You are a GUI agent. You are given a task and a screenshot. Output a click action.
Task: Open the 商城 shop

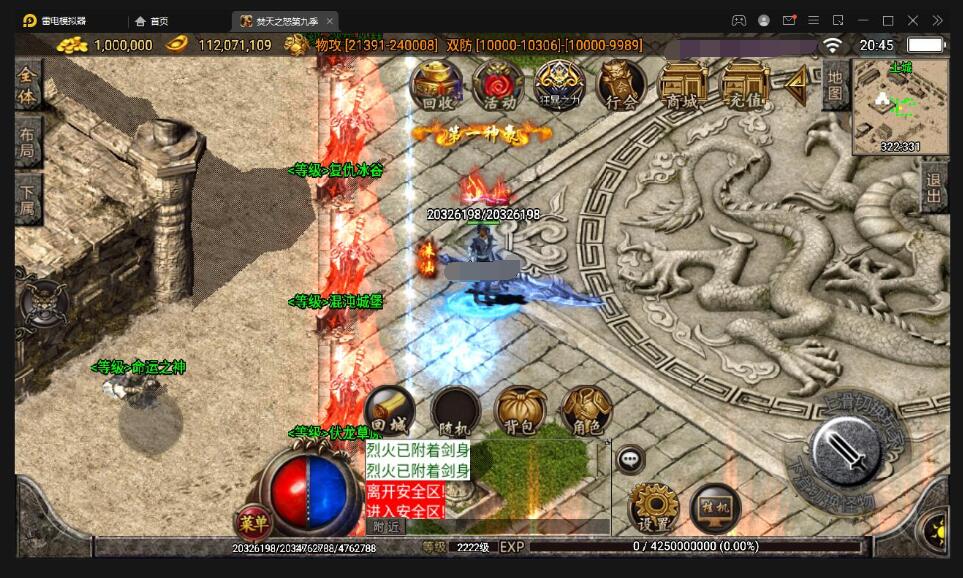[x=682, y=85]
